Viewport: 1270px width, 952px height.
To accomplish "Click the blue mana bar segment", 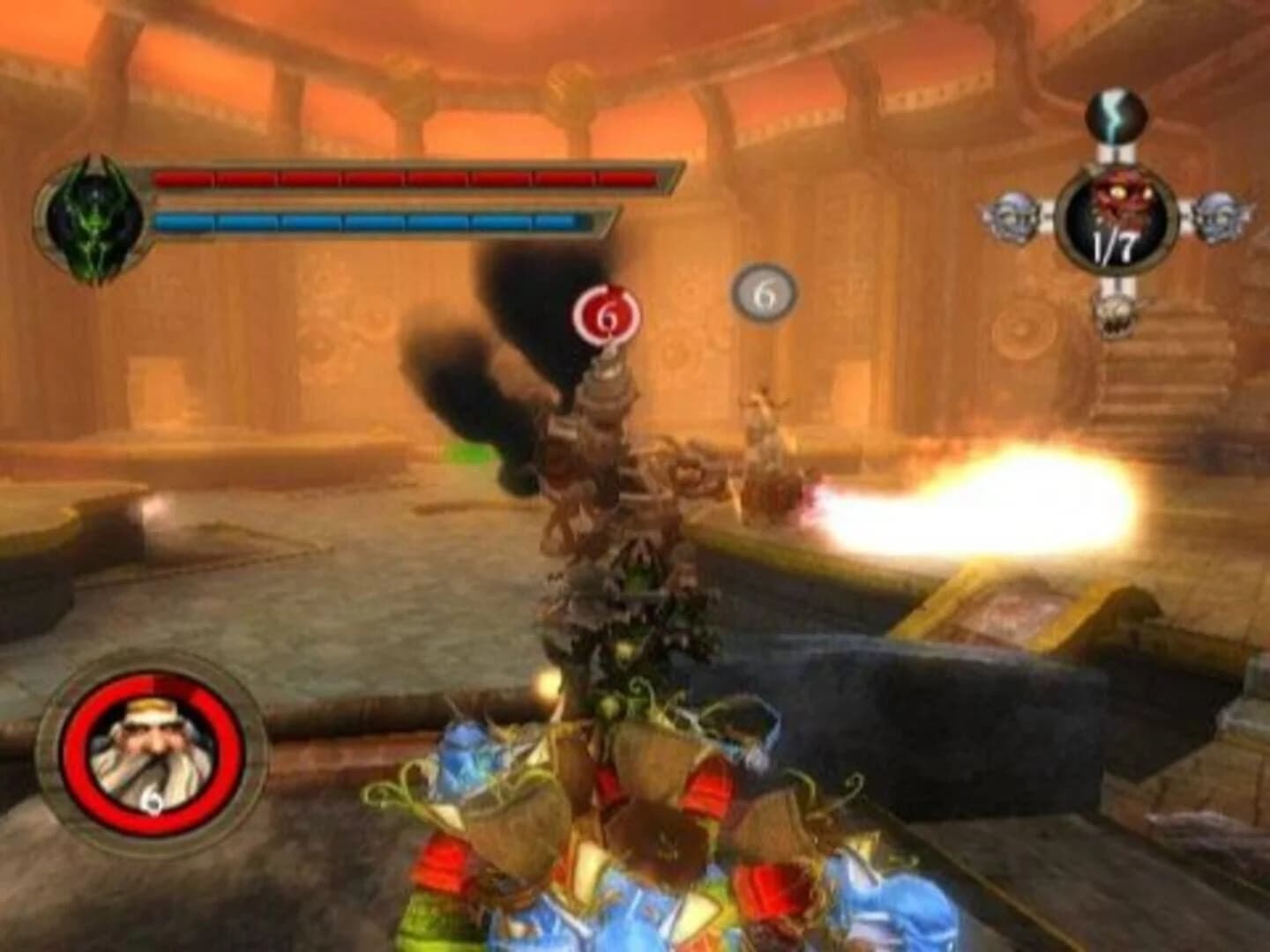I will [x=370, y=222].
